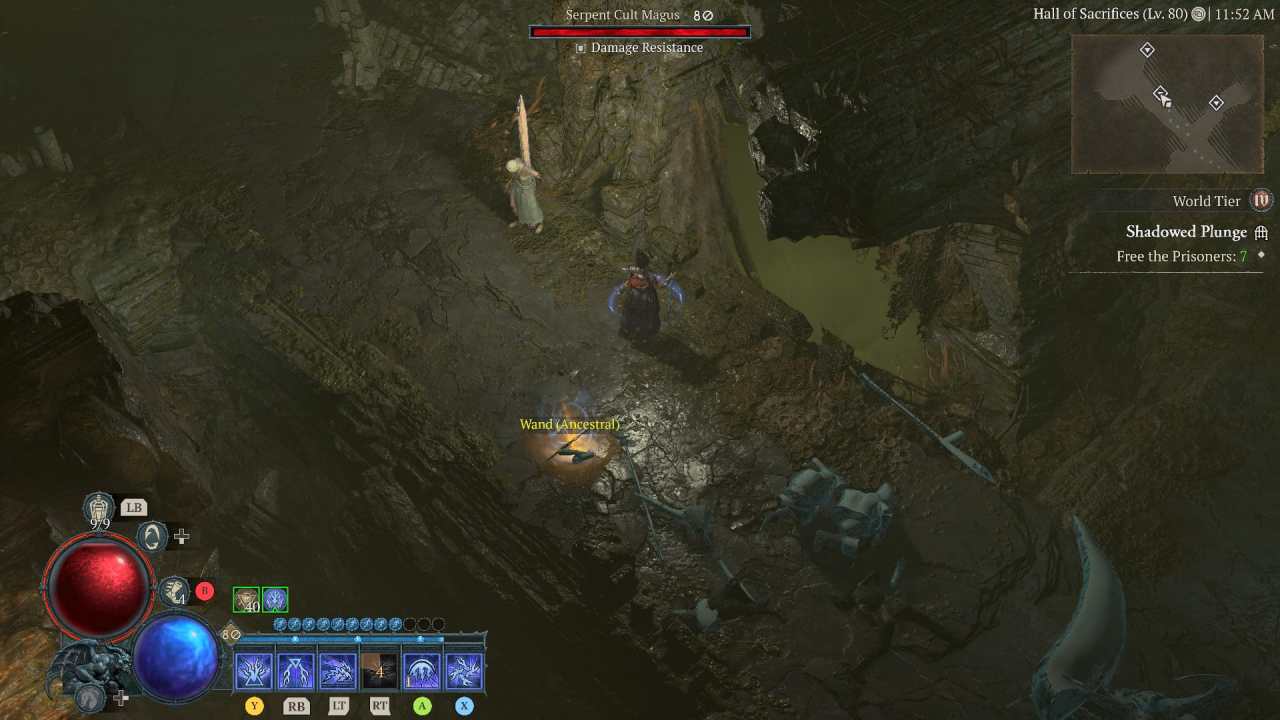Image resolution: width=1280 pixels, height=720 pixels.
Task: Click a diamond objective marker on the minimap
Action: pyautogui.click(x=1147, y=48)
